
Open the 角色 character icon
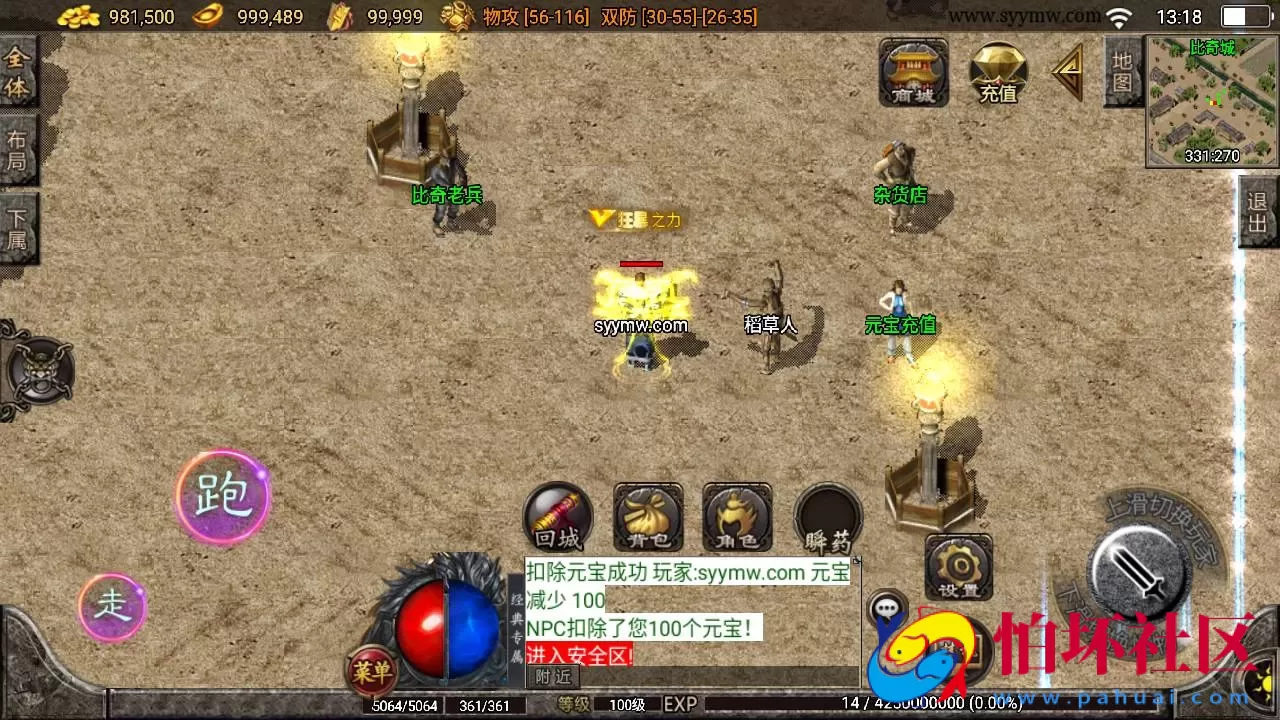pos(736,517)
